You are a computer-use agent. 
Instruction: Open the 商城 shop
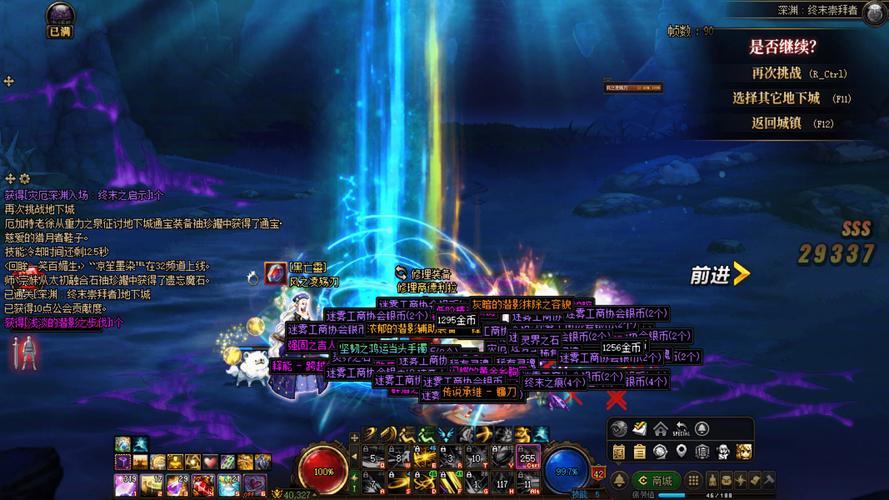pos(655,481)
